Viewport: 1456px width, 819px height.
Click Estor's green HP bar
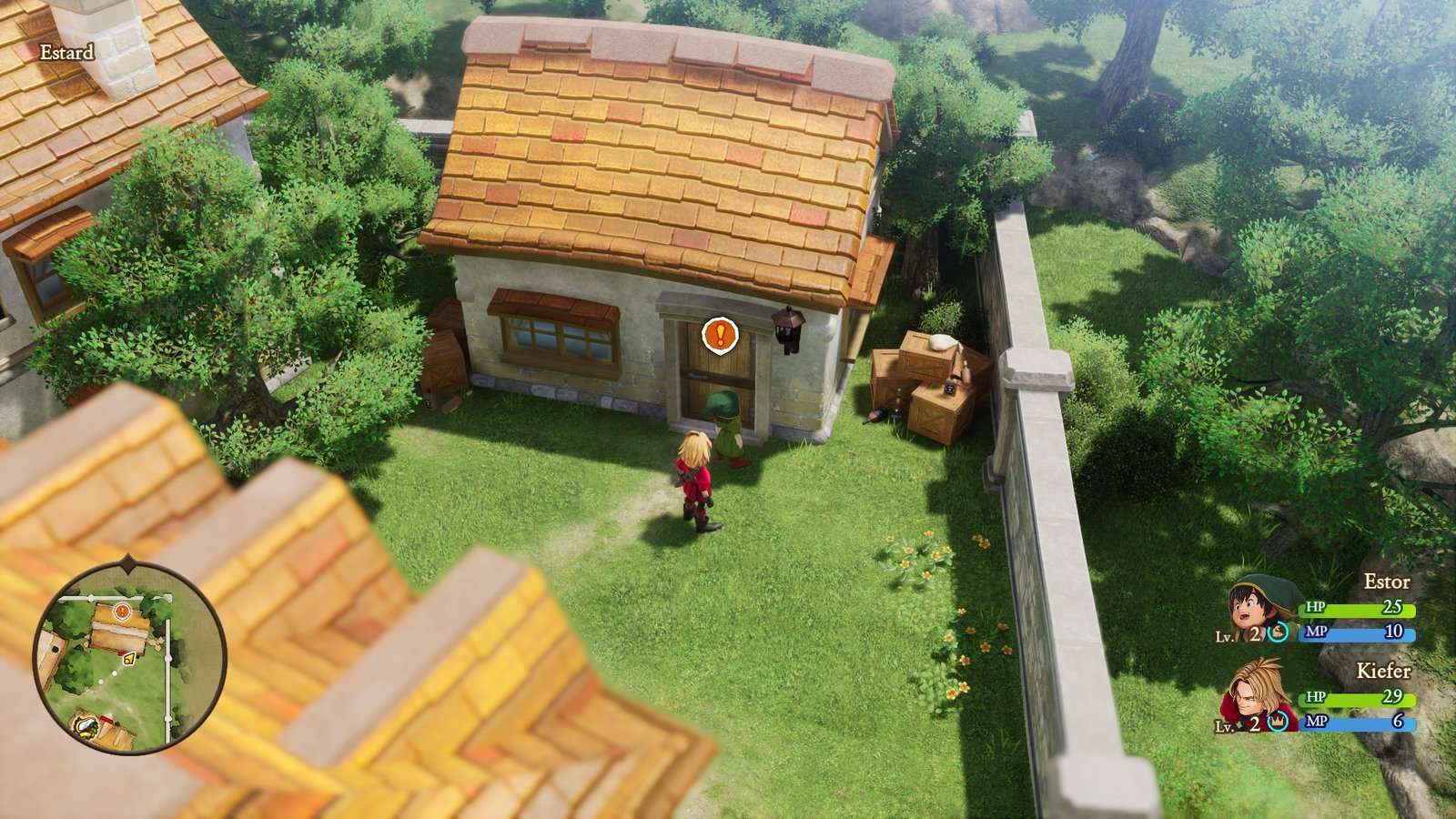[1355, 610]
